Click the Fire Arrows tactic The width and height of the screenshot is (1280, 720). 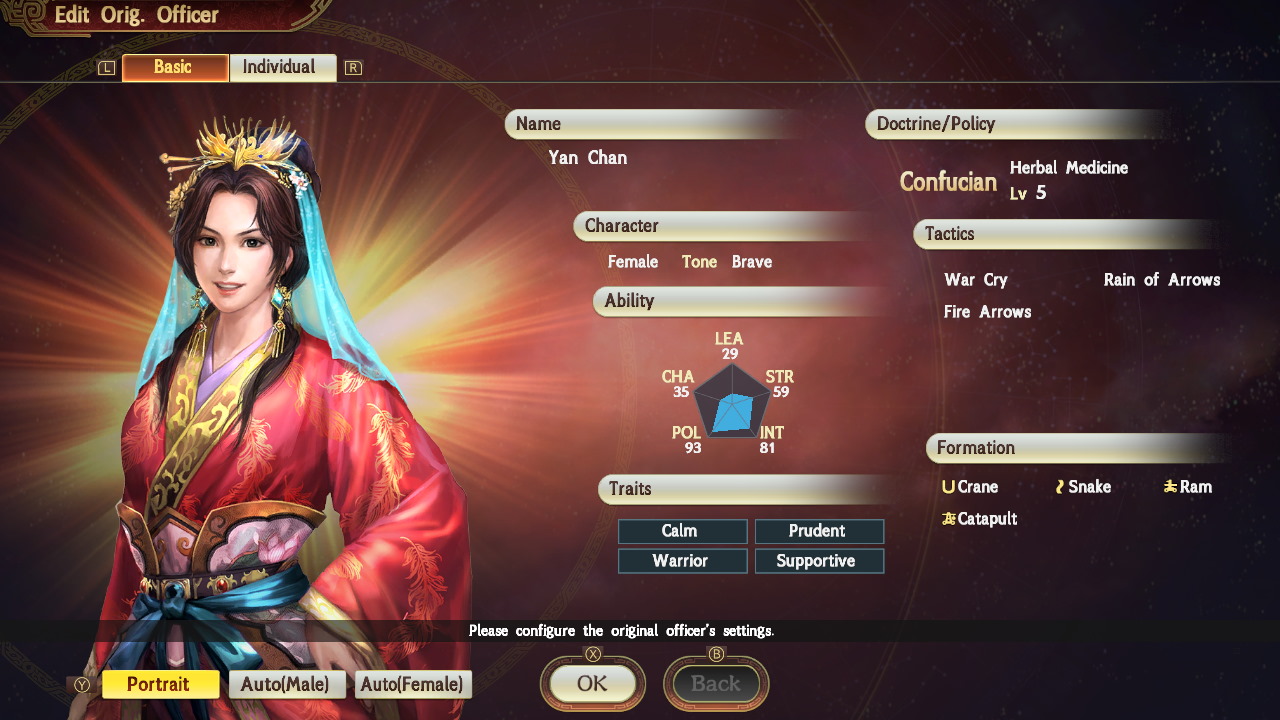[x=988, y=311]
